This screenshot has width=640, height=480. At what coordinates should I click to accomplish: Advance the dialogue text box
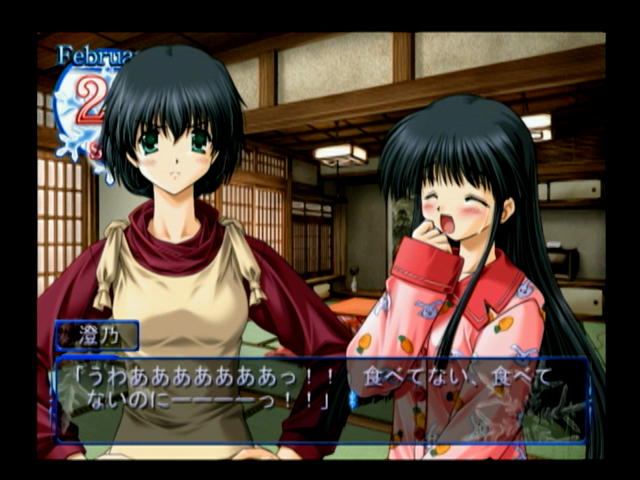pyautogui.click(x=320, y=399)
